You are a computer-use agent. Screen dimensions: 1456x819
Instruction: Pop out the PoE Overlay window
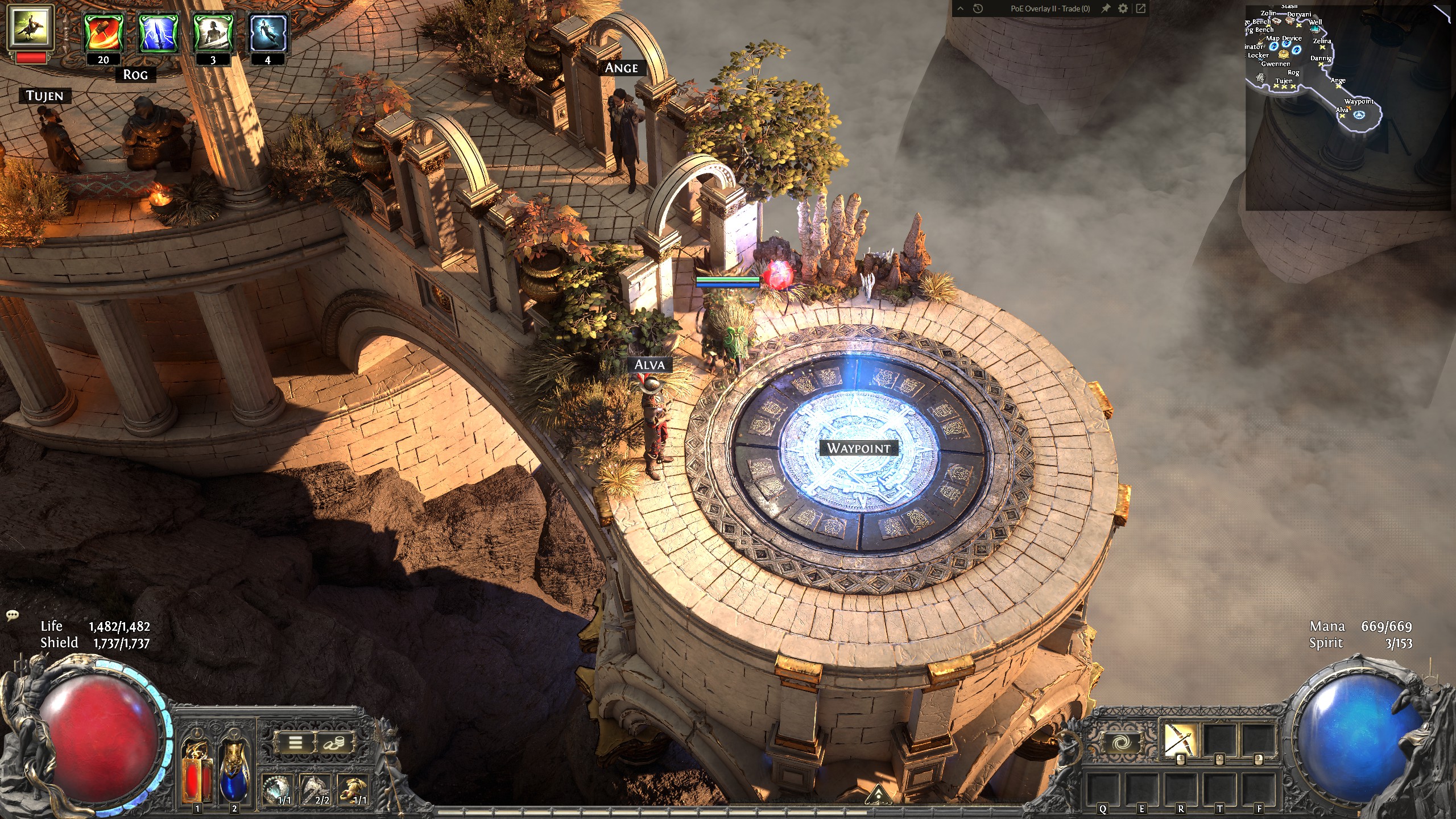pos(1140,9)
